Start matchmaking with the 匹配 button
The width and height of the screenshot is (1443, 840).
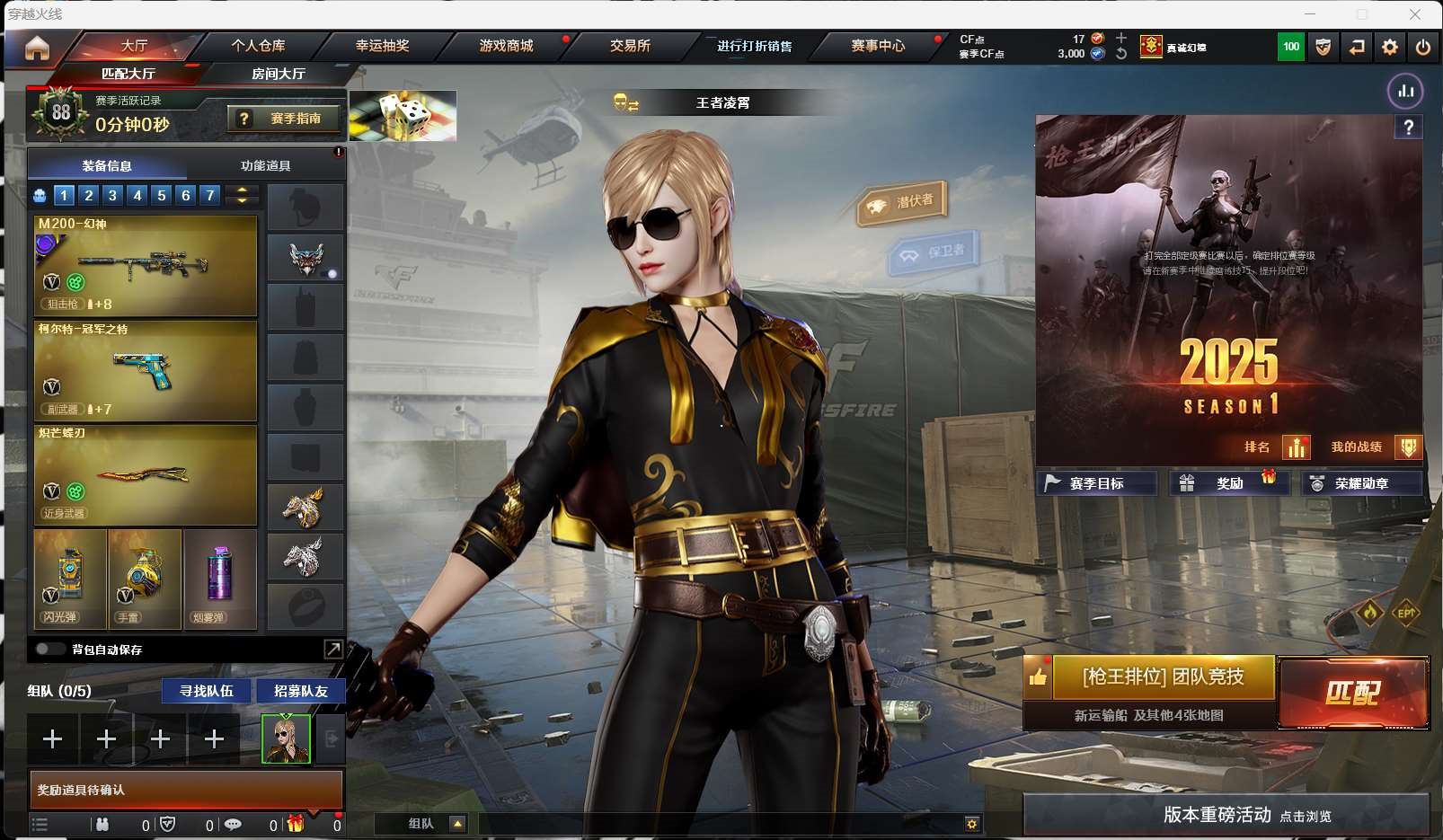click(1353, 693)
